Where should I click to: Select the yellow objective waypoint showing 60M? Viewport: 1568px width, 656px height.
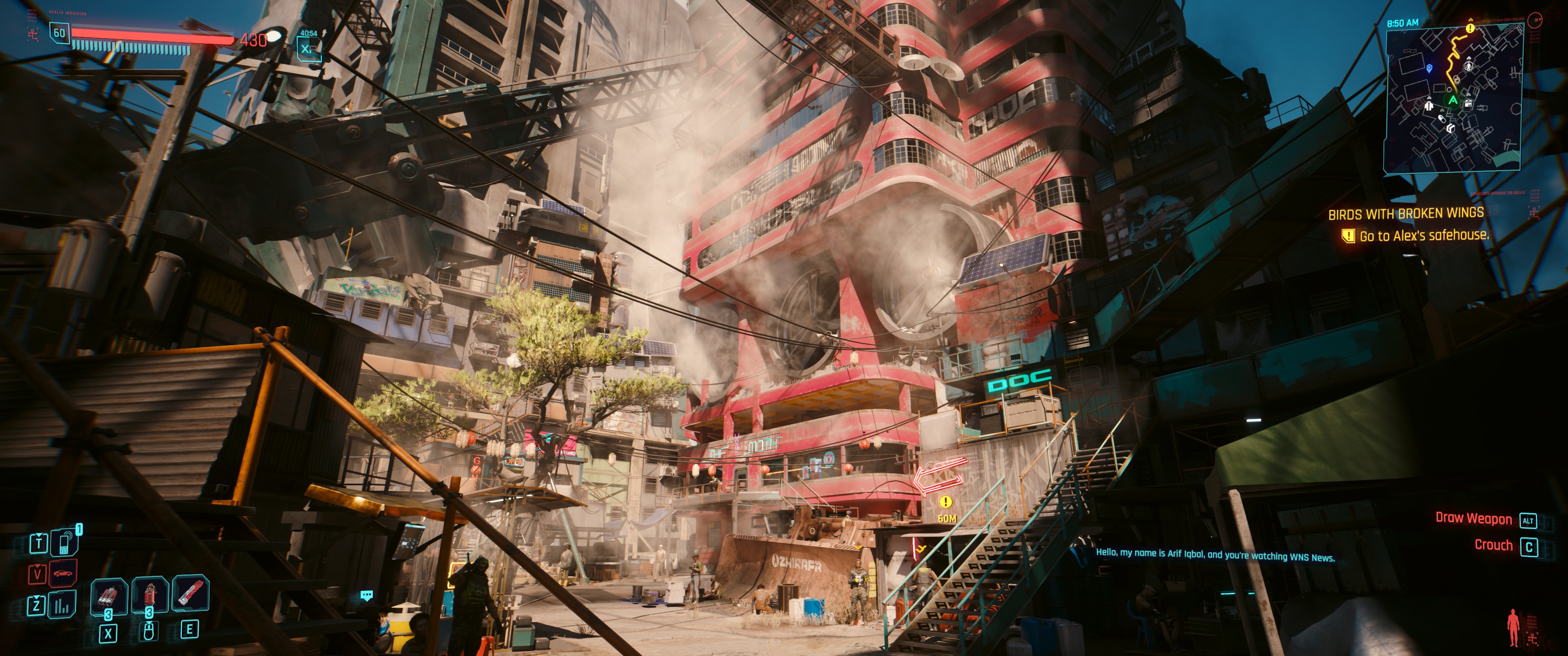(945, 502)
